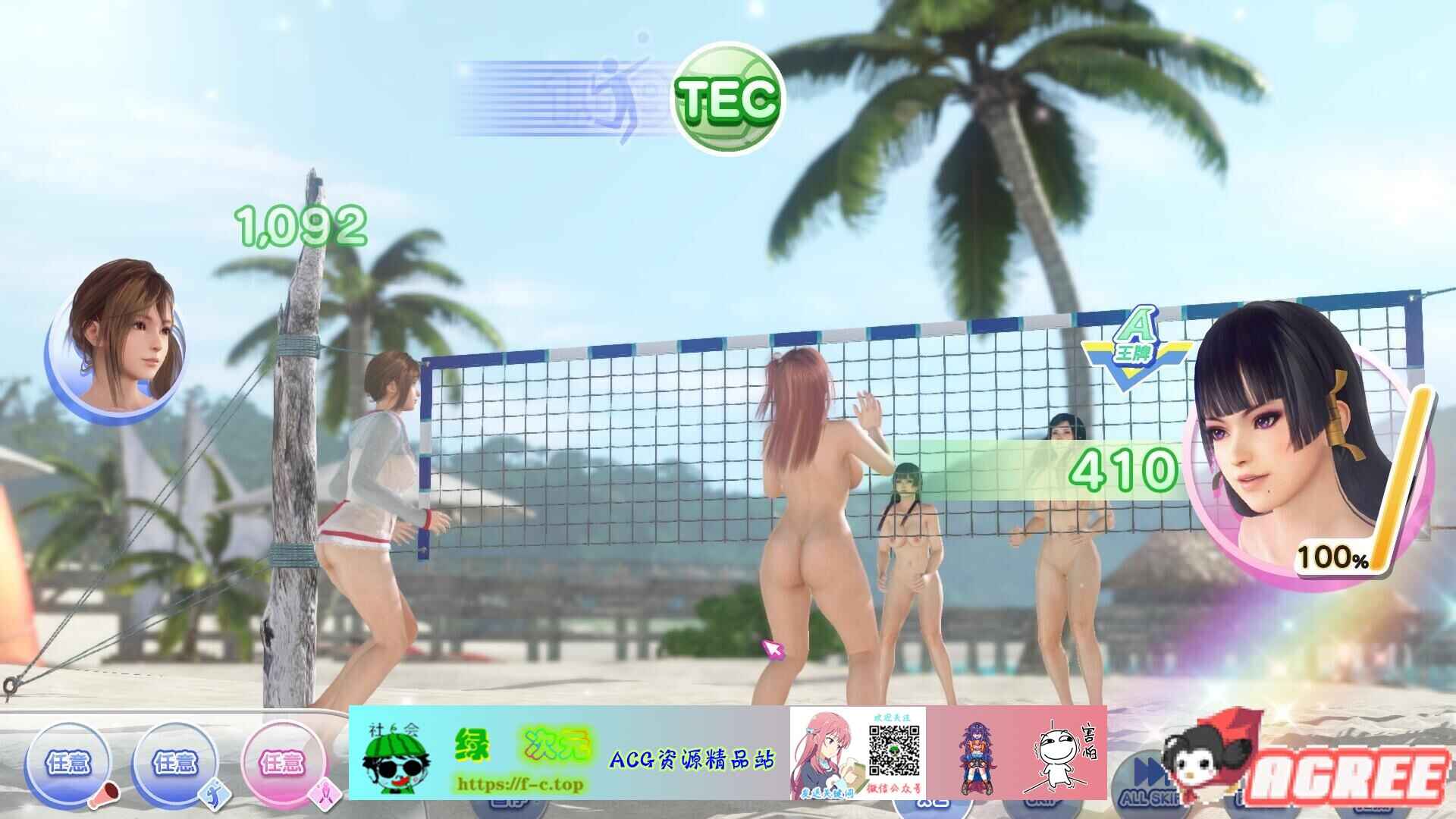This screenshot has width=1456, height=819.
Task: Click the green TEC volleyball icon
Action: (x=727, y=99)
